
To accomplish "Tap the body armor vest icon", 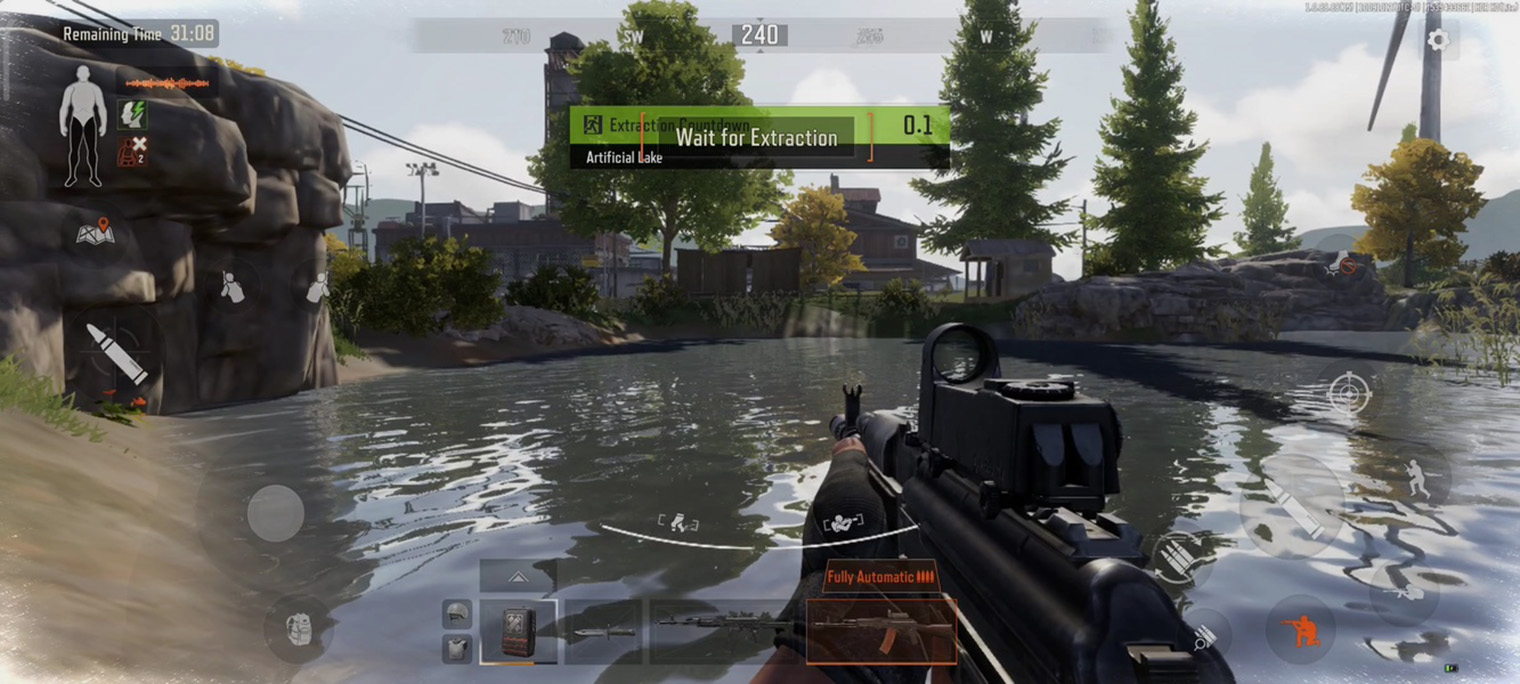I will point(457,649).
